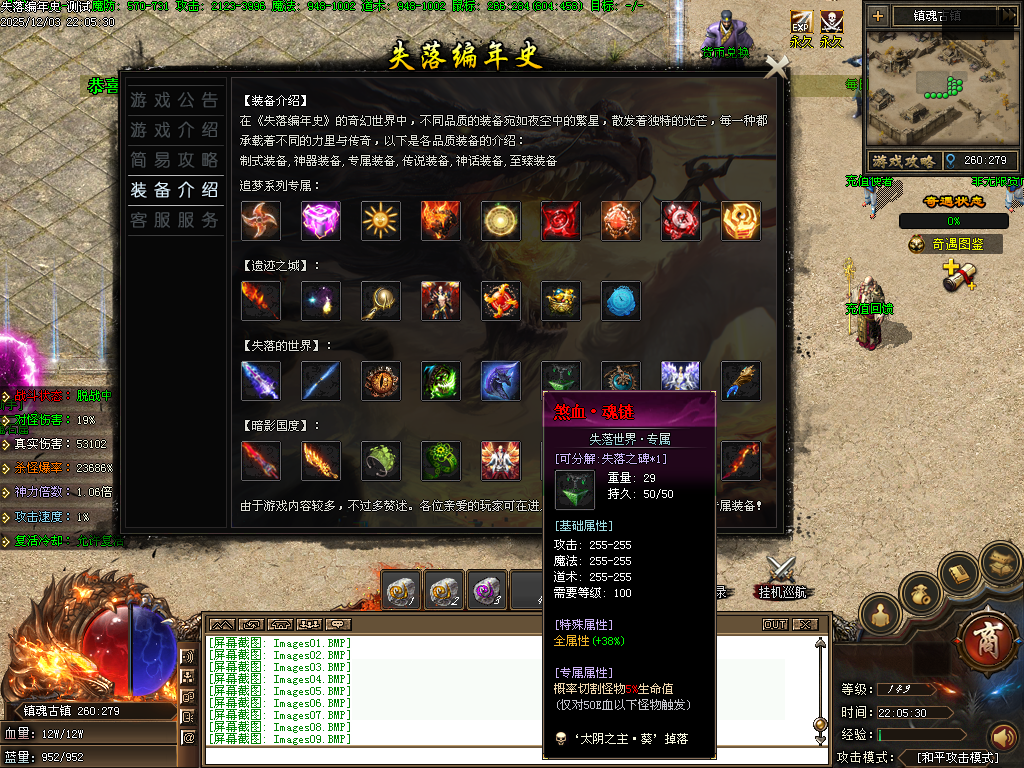Use the scroll in hotbar slot 1
This screenshot has width=1024, height=768.
401,591
